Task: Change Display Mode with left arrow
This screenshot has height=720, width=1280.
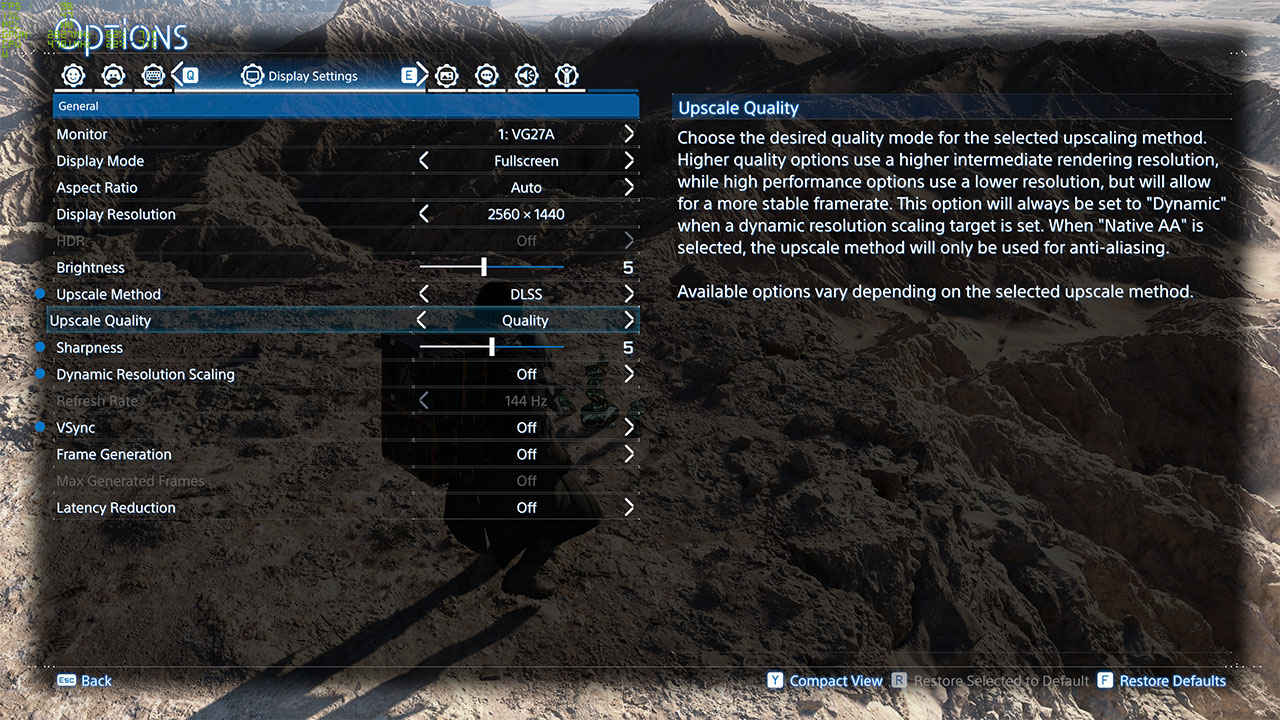Action: pos(424,161)
